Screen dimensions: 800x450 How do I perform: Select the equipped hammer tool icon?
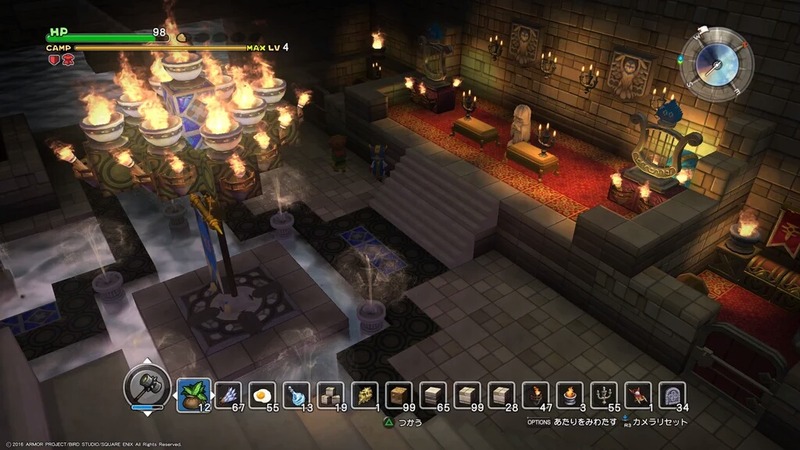click(145, 385)
